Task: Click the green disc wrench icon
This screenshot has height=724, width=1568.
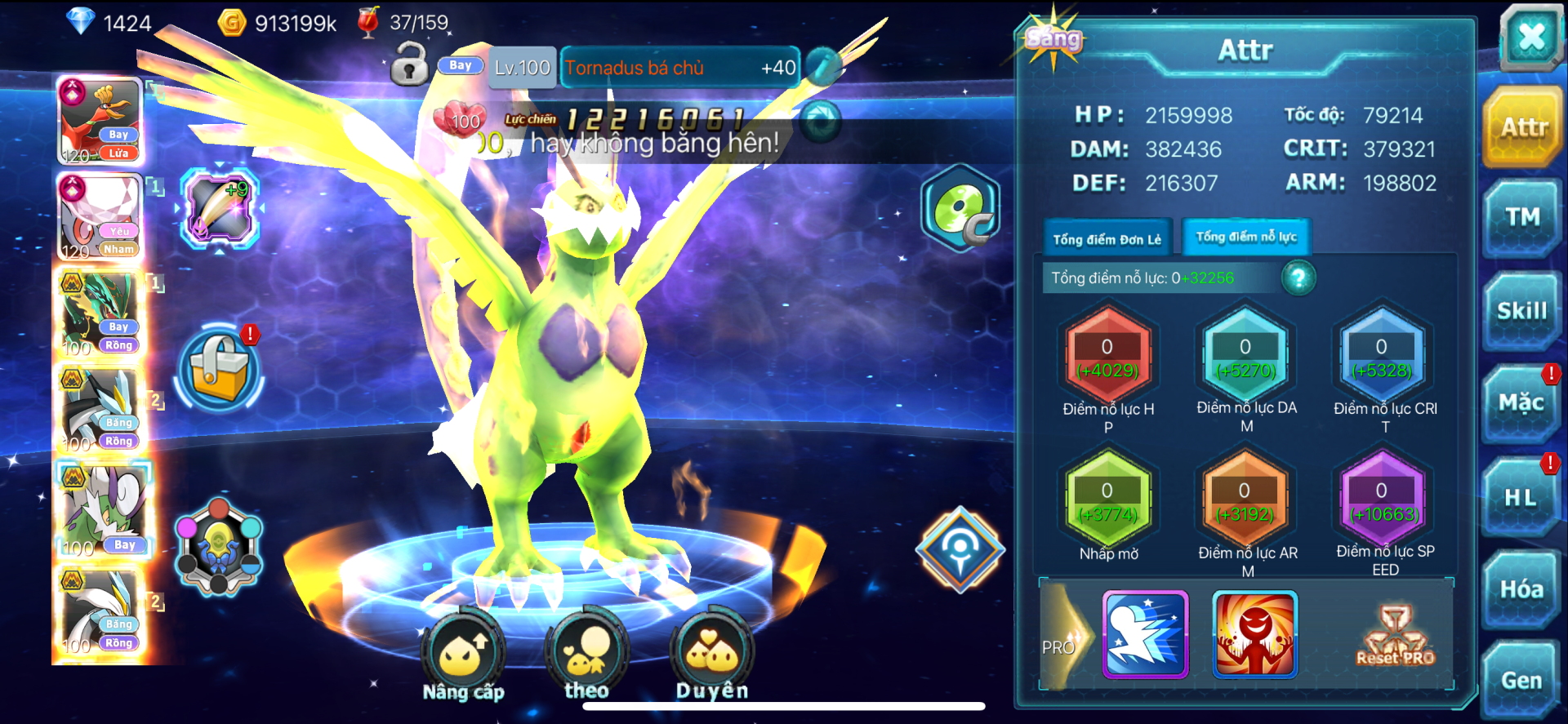Action: 960,208
